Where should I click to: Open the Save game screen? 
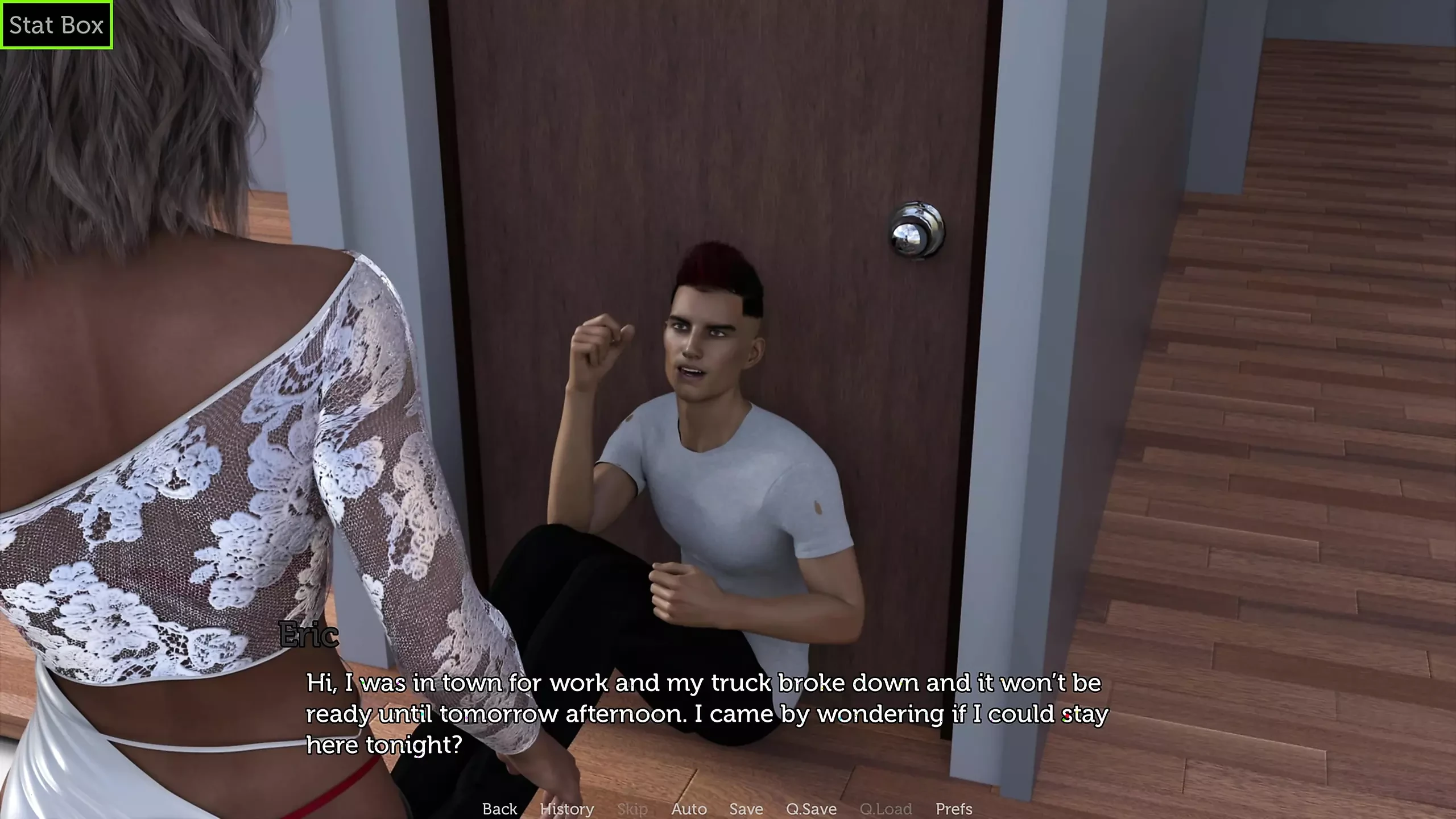tap(746, 808)
